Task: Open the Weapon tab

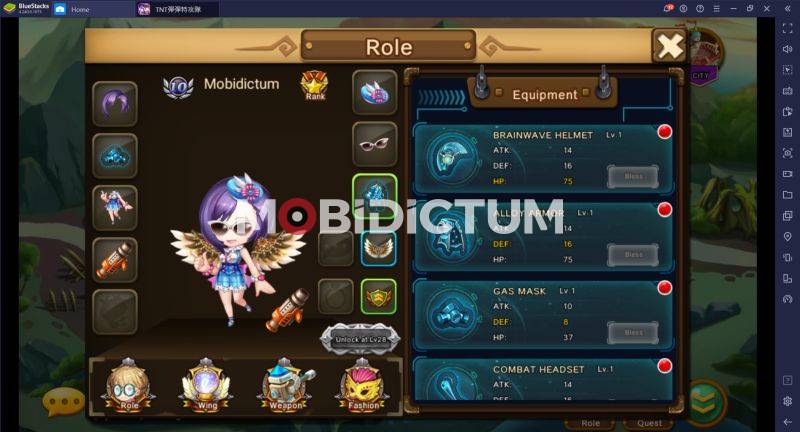Action: point(285,385)
